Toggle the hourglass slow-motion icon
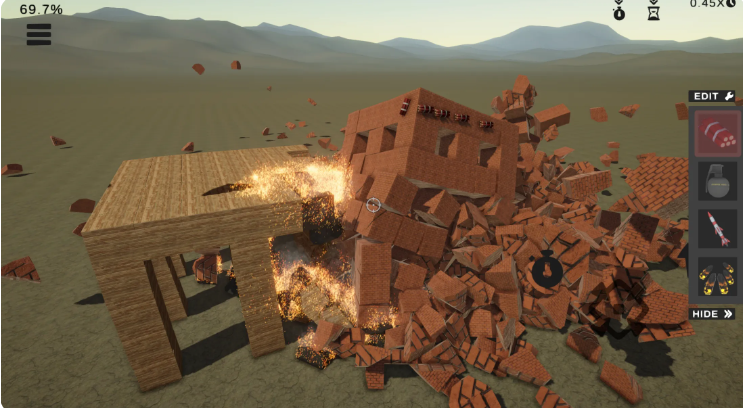This screenshot has height=408, width=743. point(654,11)
